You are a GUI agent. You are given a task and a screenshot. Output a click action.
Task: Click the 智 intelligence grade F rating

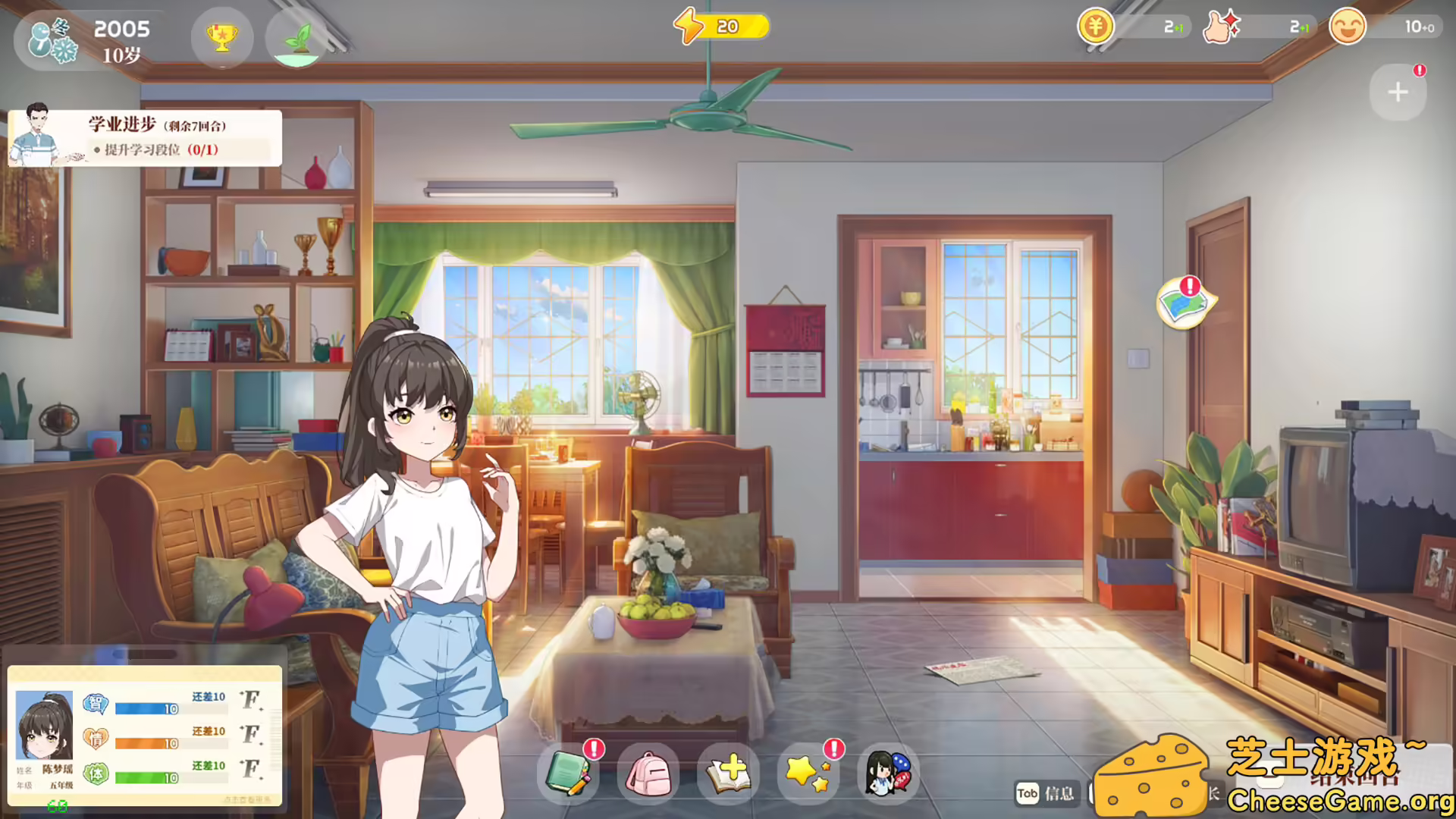[x=250, y=702]
